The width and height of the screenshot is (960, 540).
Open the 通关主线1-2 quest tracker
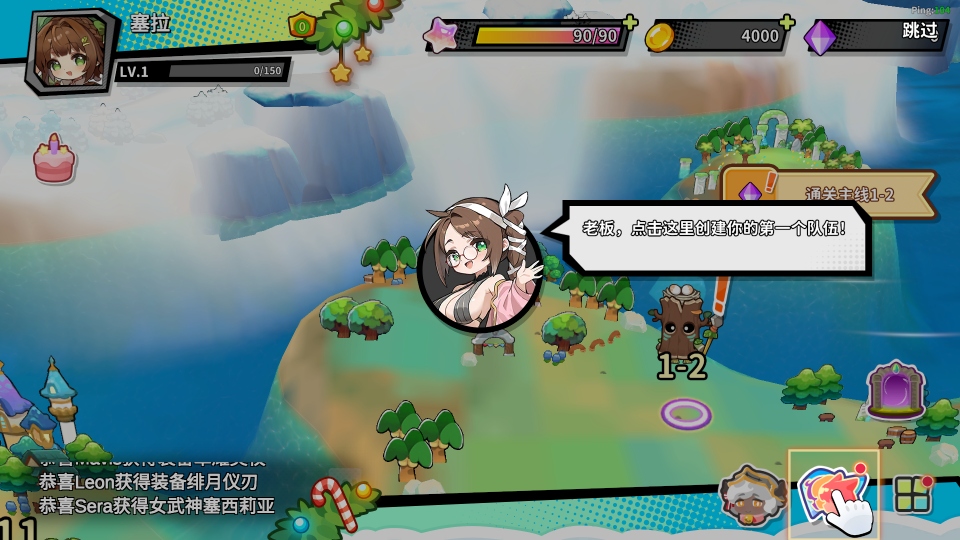click(x=828, y=195)
